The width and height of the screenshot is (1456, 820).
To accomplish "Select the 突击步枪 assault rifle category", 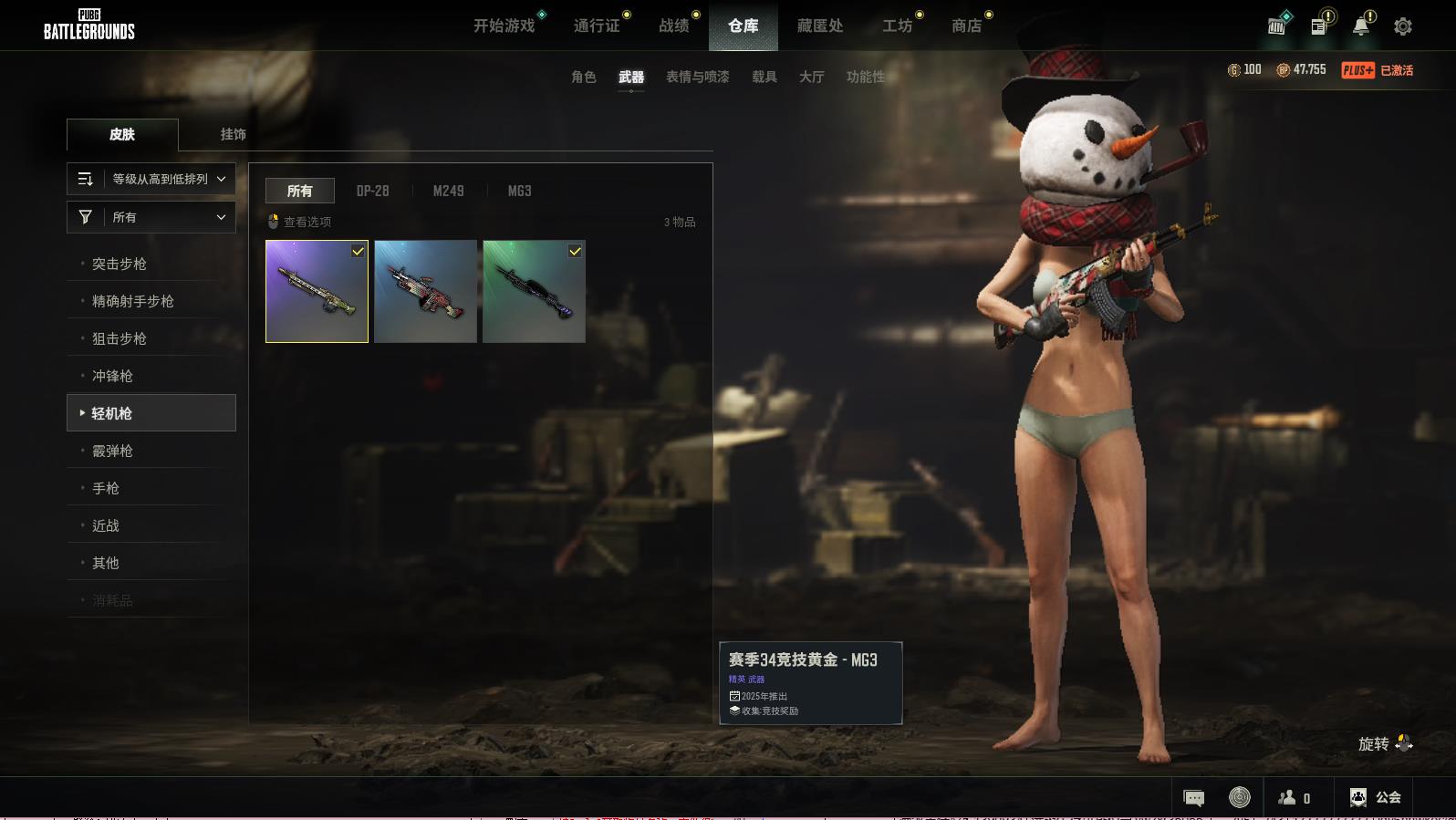I will point(120,264).
